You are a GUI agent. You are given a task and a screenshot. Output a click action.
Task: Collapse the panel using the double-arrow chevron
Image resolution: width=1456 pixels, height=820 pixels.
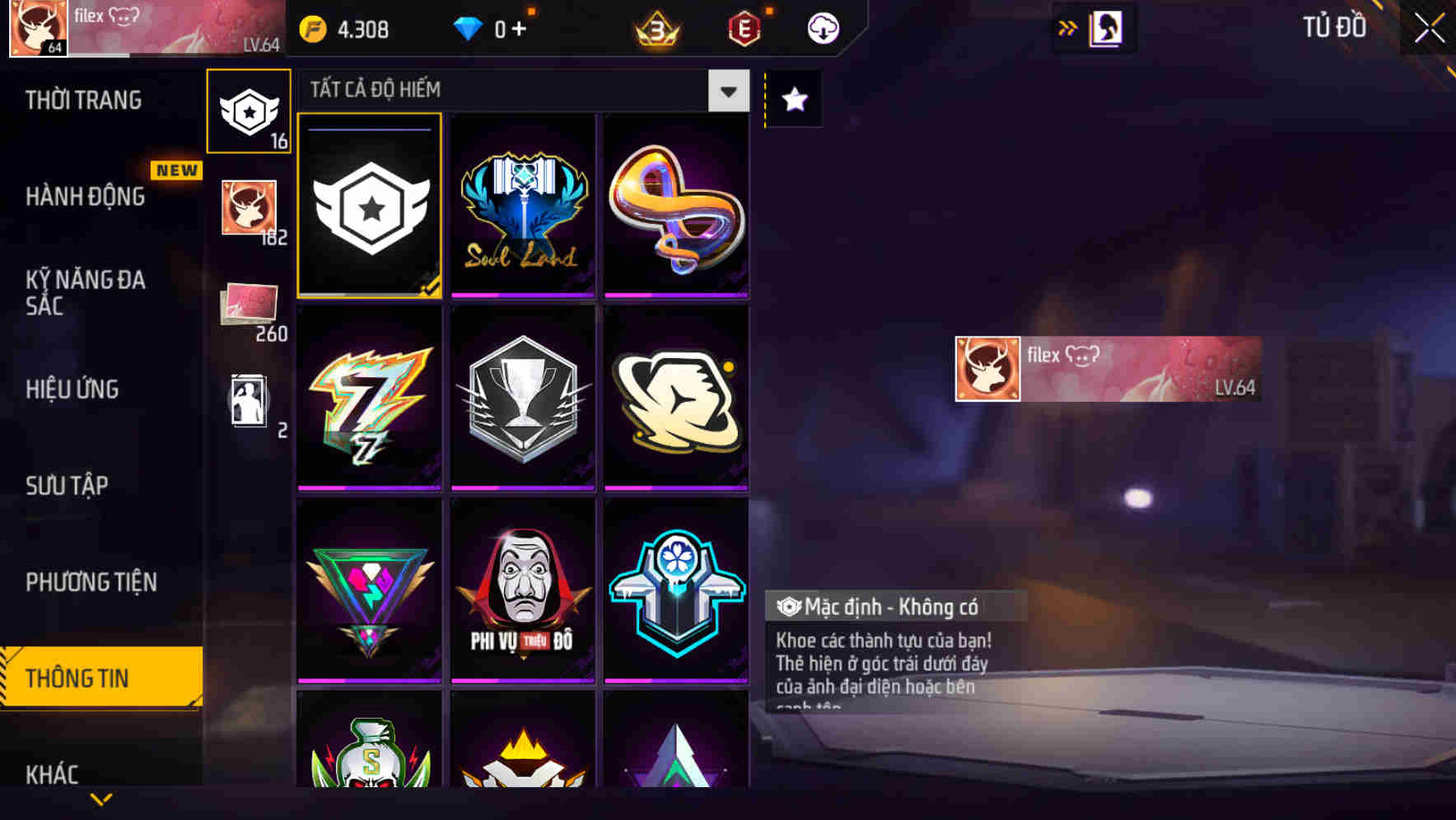tap(1068, 26)
